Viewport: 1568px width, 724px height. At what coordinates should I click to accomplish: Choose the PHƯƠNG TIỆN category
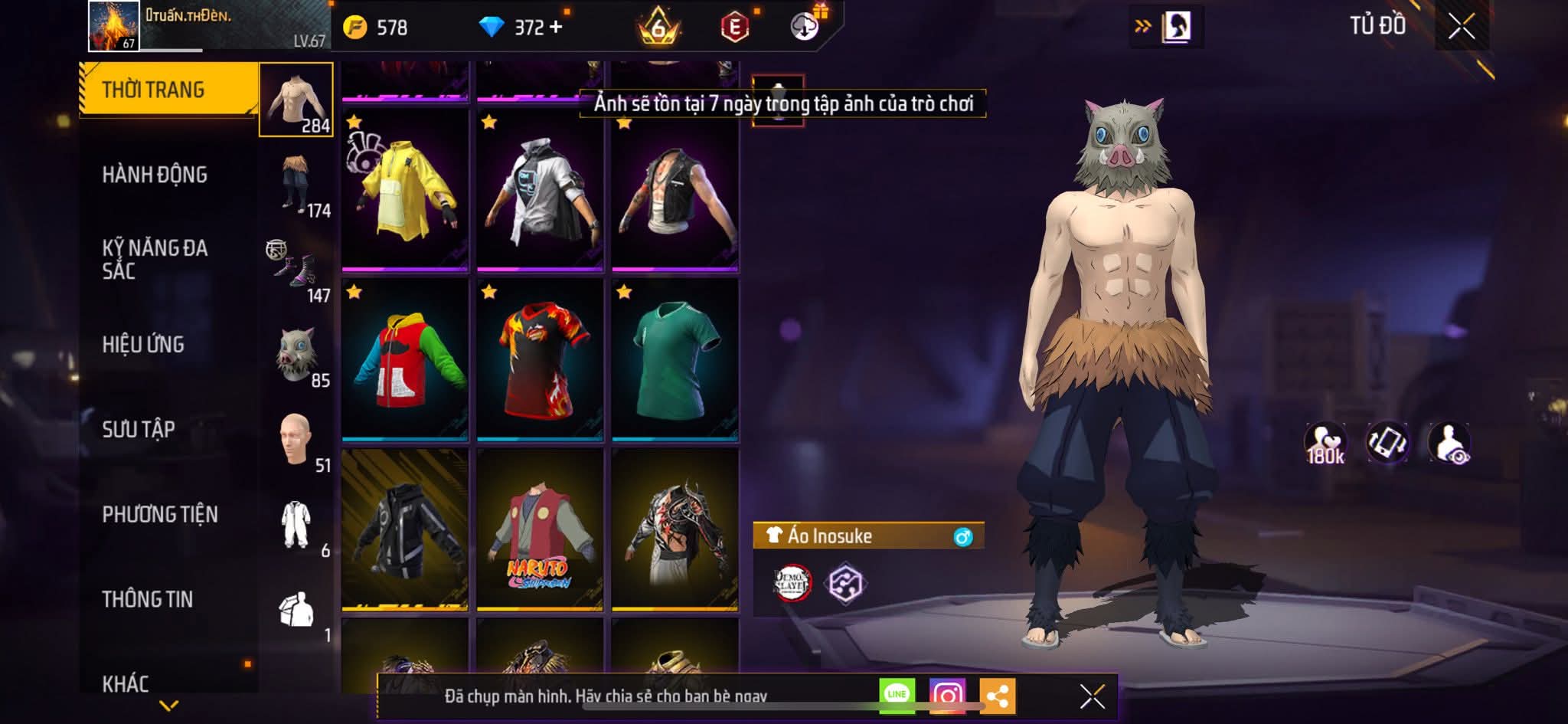(160, 514)
